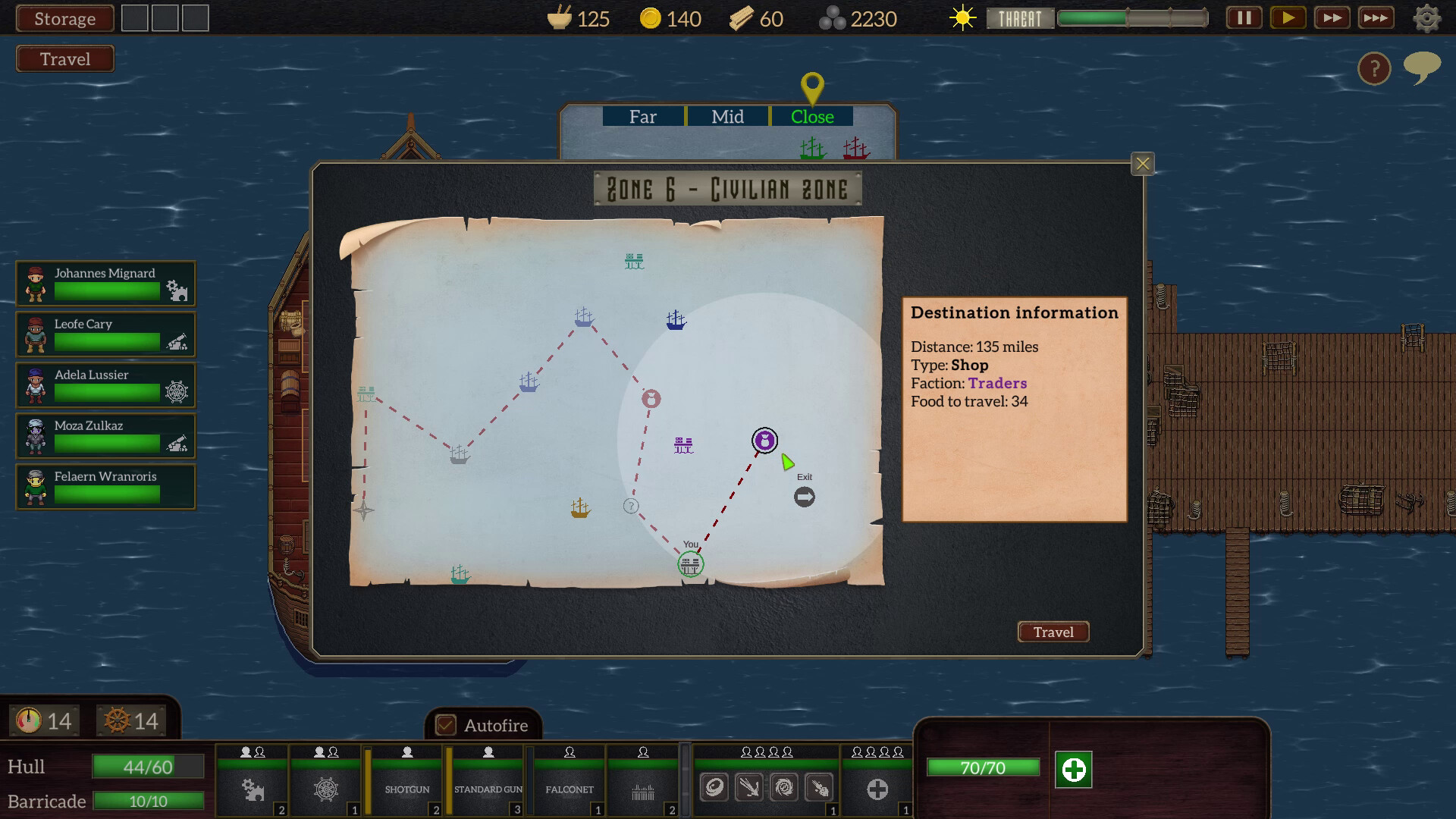Select fastest game speed
The height and width of the screenshot is (819, 1456).
pyautogui.click(x=1376, y=17)
